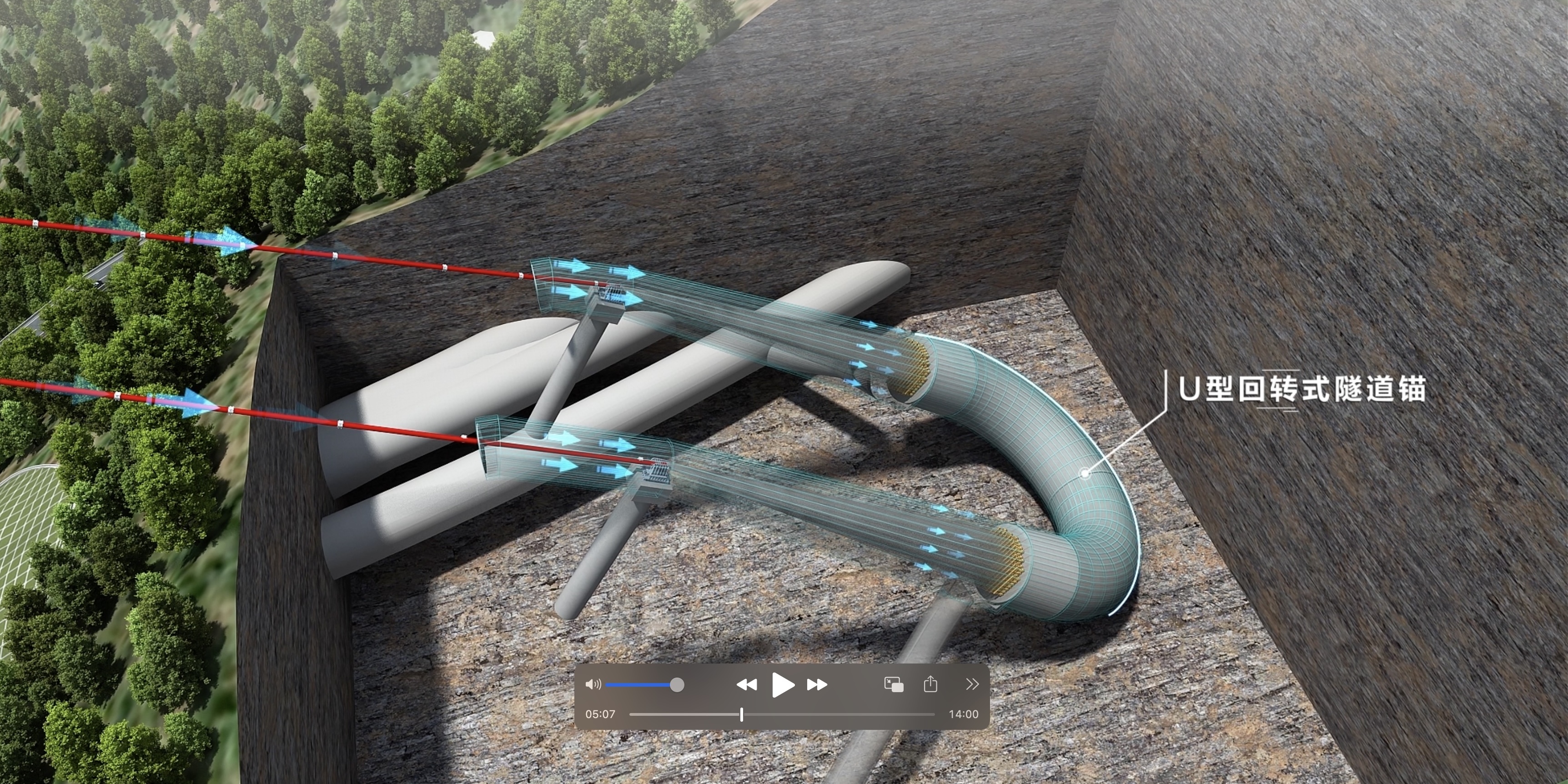Open the share menu
The image size is (1568, 784).
(x=930, y=685)
